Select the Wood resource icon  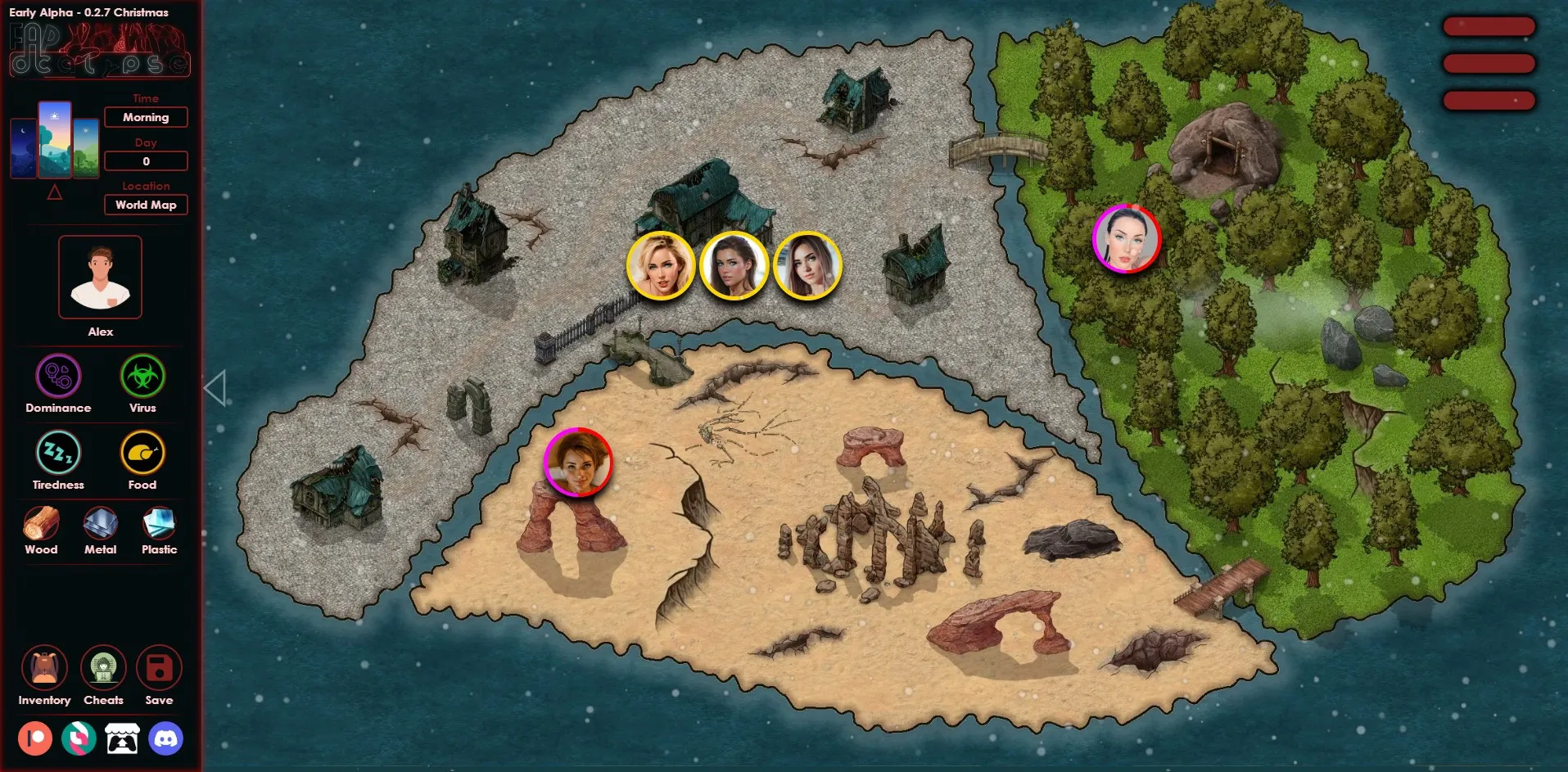pos(41,524)
